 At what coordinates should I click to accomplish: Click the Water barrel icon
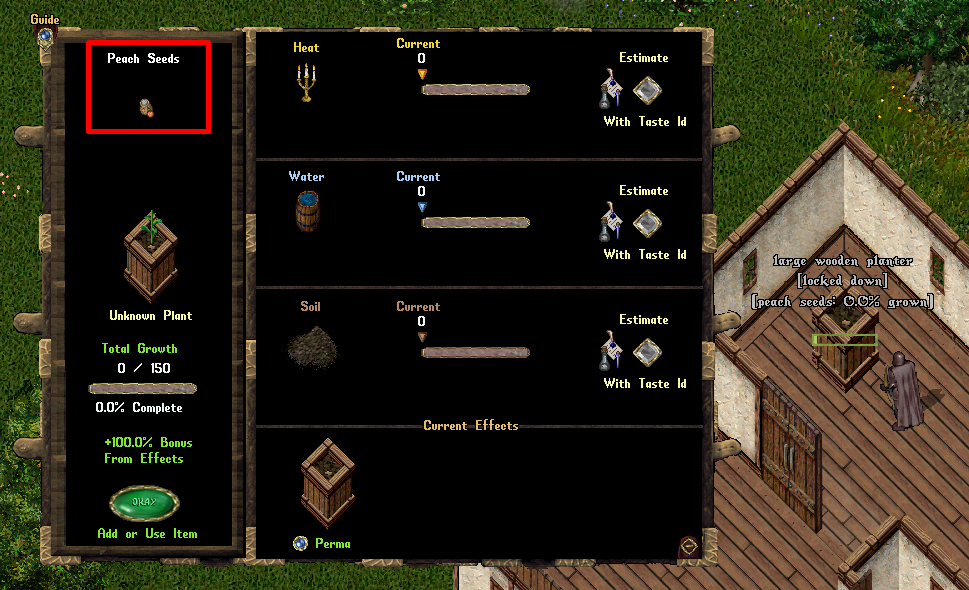pos(306,211)
